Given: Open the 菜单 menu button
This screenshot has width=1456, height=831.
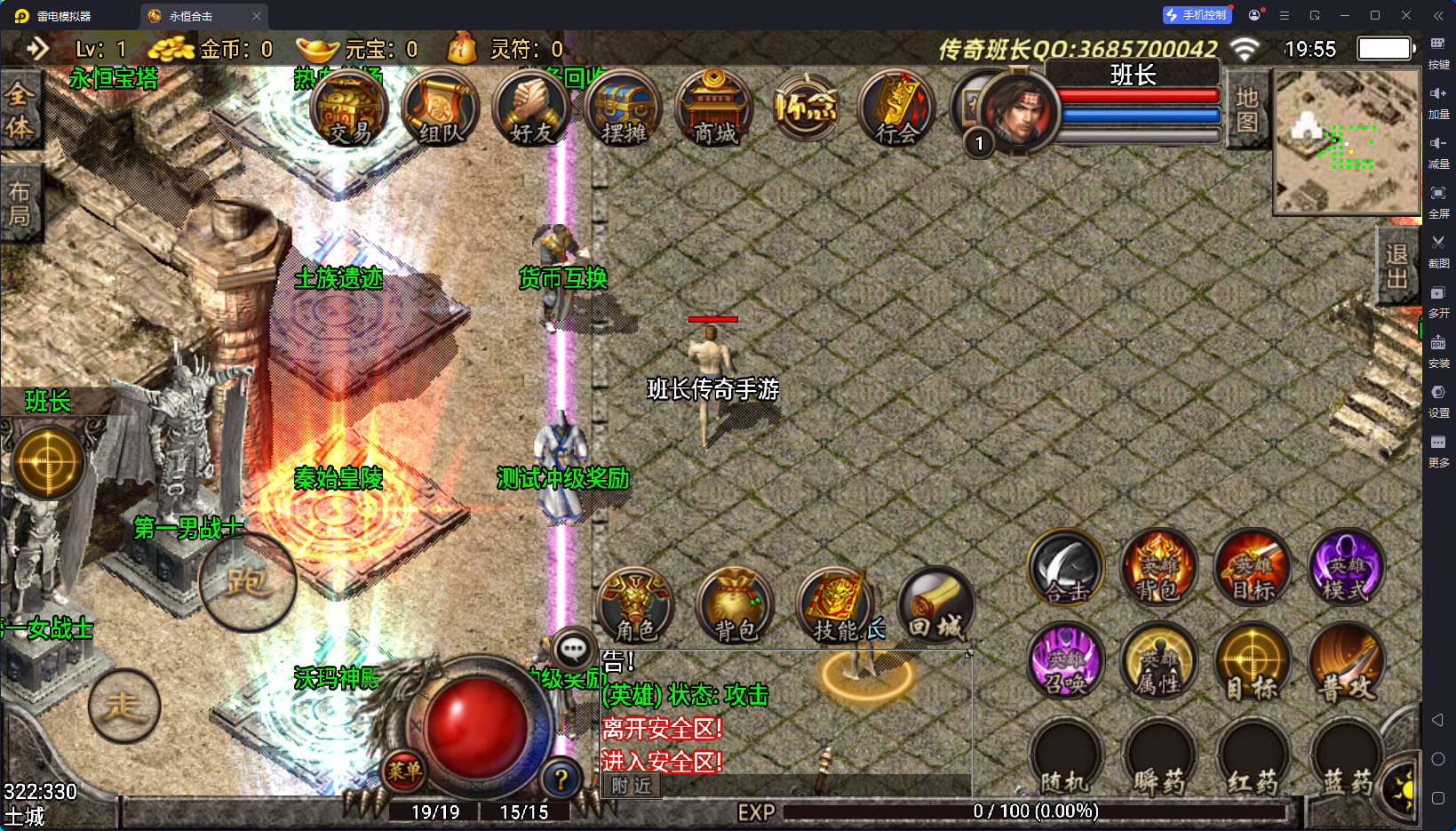Looking at the screenshot, I should (x=404, y=771).
